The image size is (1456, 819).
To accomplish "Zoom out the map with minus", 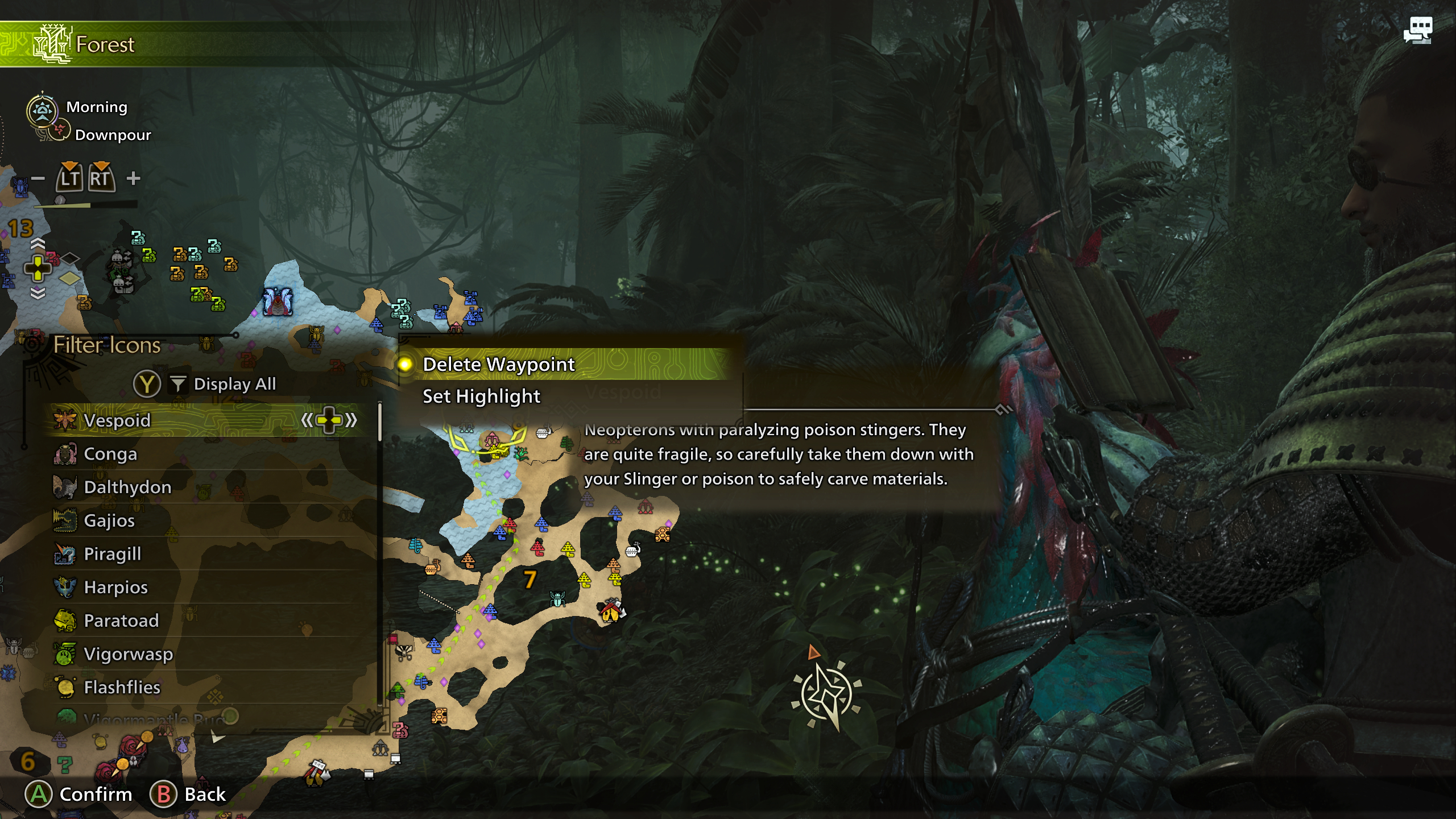I will [x=38, y=179].
